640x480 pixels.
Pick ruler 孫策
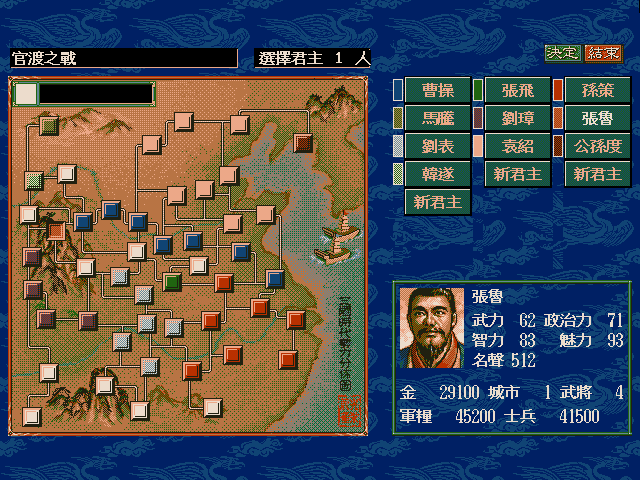597,91
